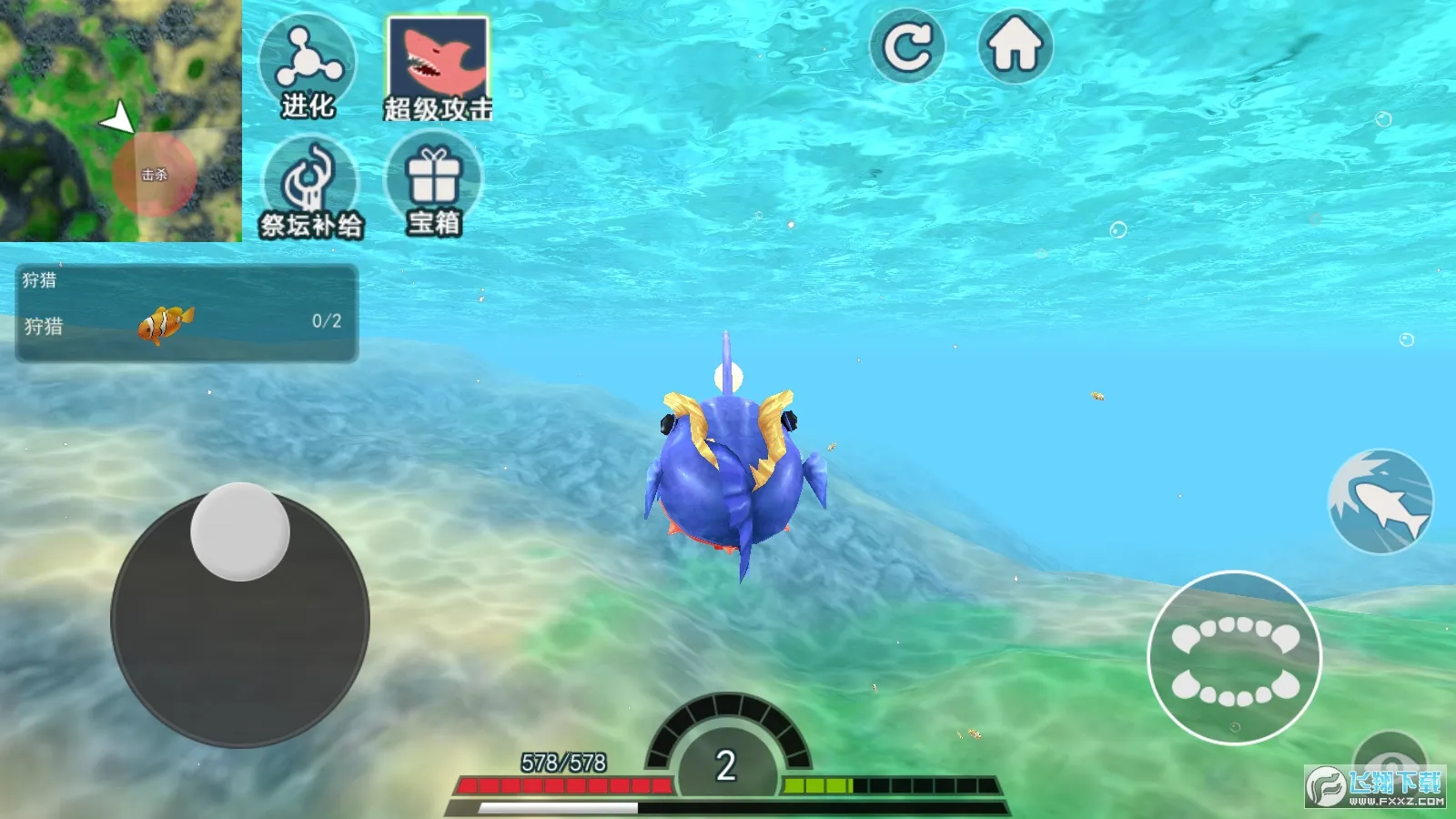Tap the minimap in the corner
1456x819 pixels.
coord(120,120)
